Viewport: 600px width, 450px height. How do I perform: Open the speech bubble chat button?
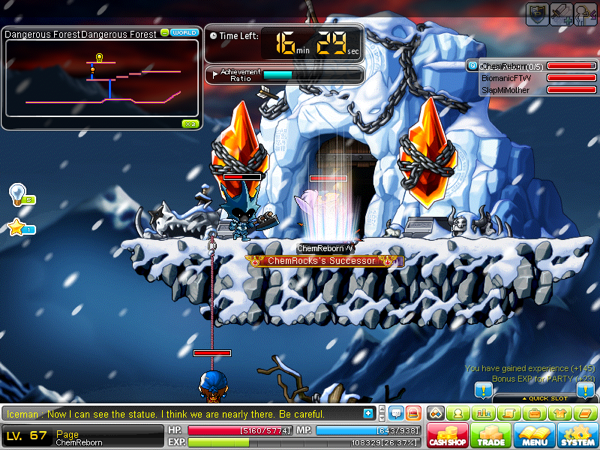click(397, 412)
